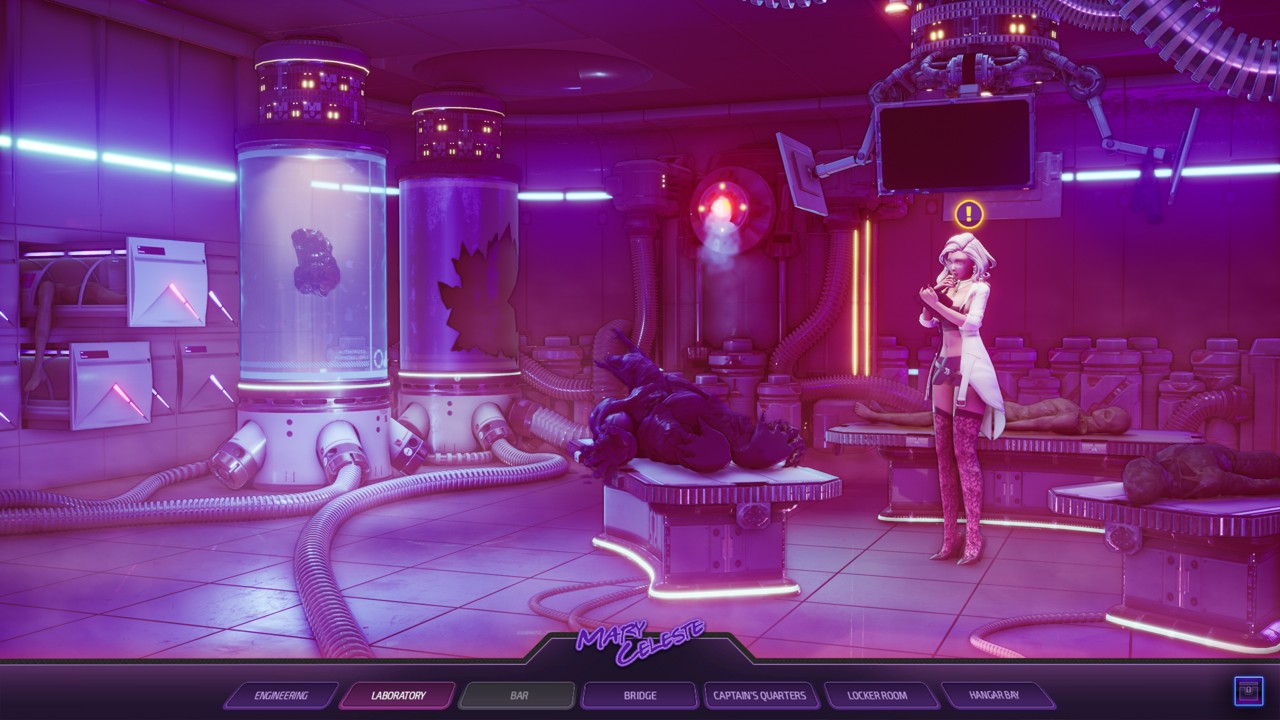The image size is (1280, 720).
Task: Move to the Hangar Bay
Action: coord(995,695)
